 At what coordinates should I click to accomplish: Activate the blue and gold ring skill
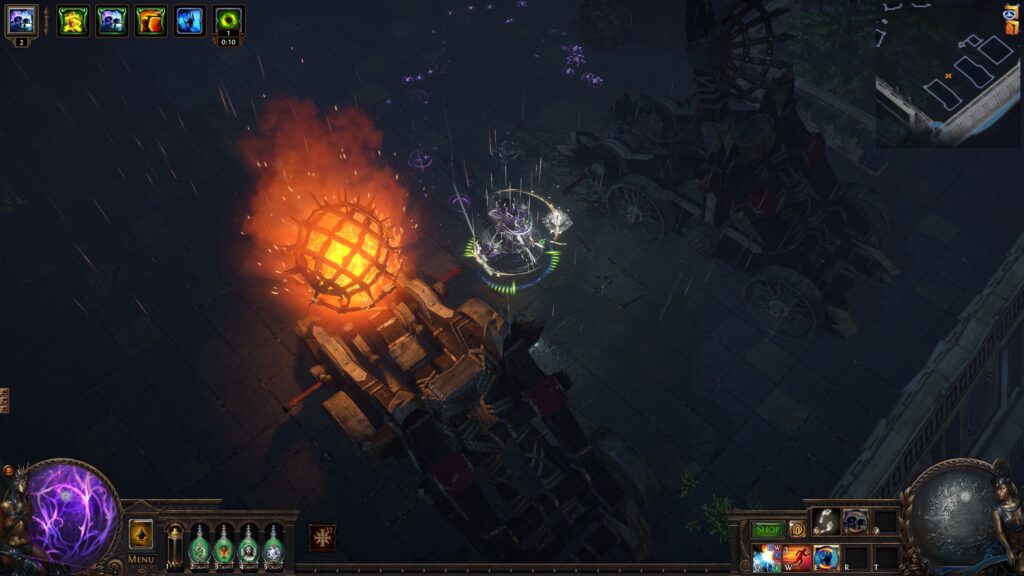coord(826,557)
